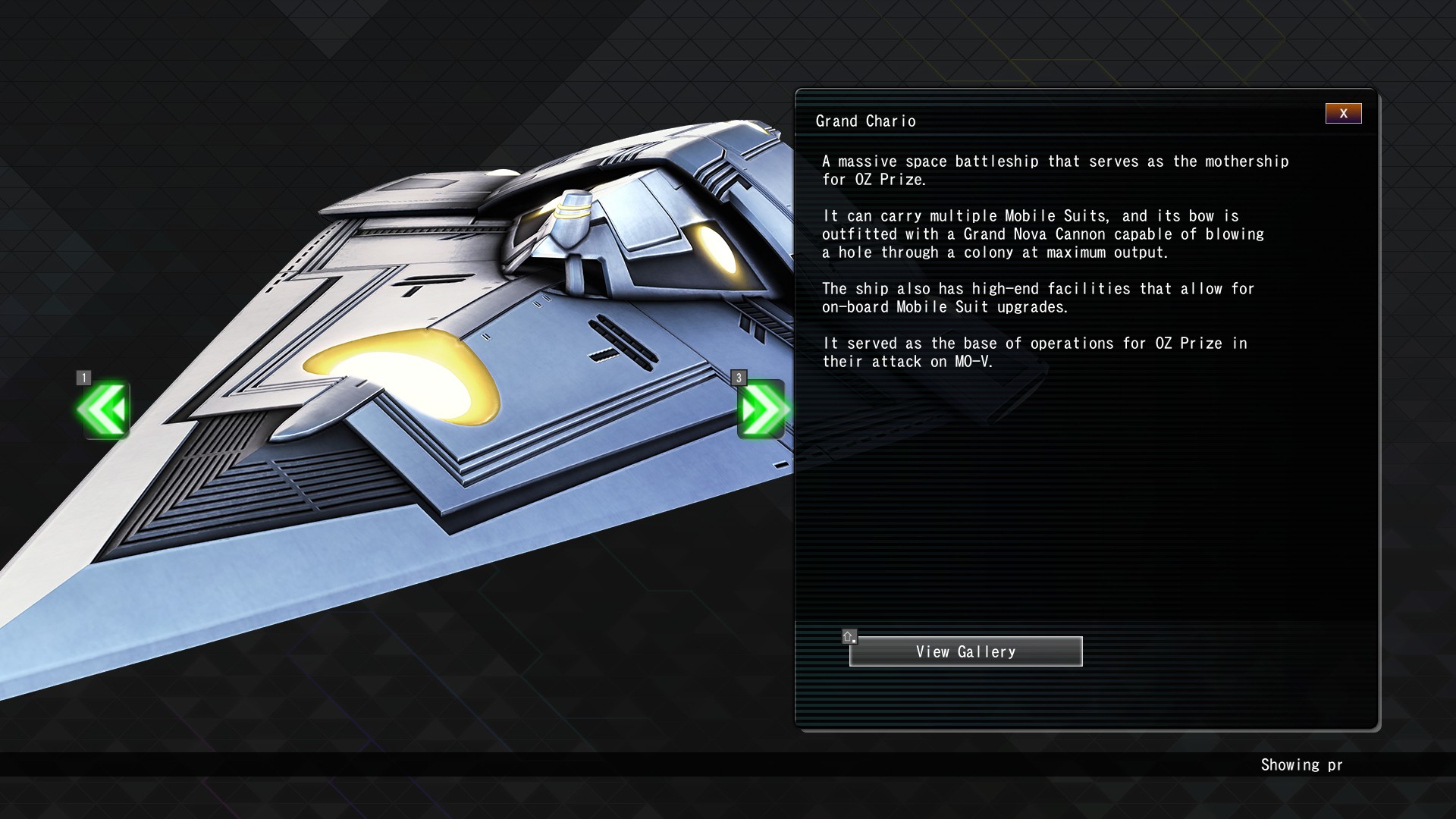Open the View Gallery button
Screen dimensions: 1456x819
coord(965,651)
